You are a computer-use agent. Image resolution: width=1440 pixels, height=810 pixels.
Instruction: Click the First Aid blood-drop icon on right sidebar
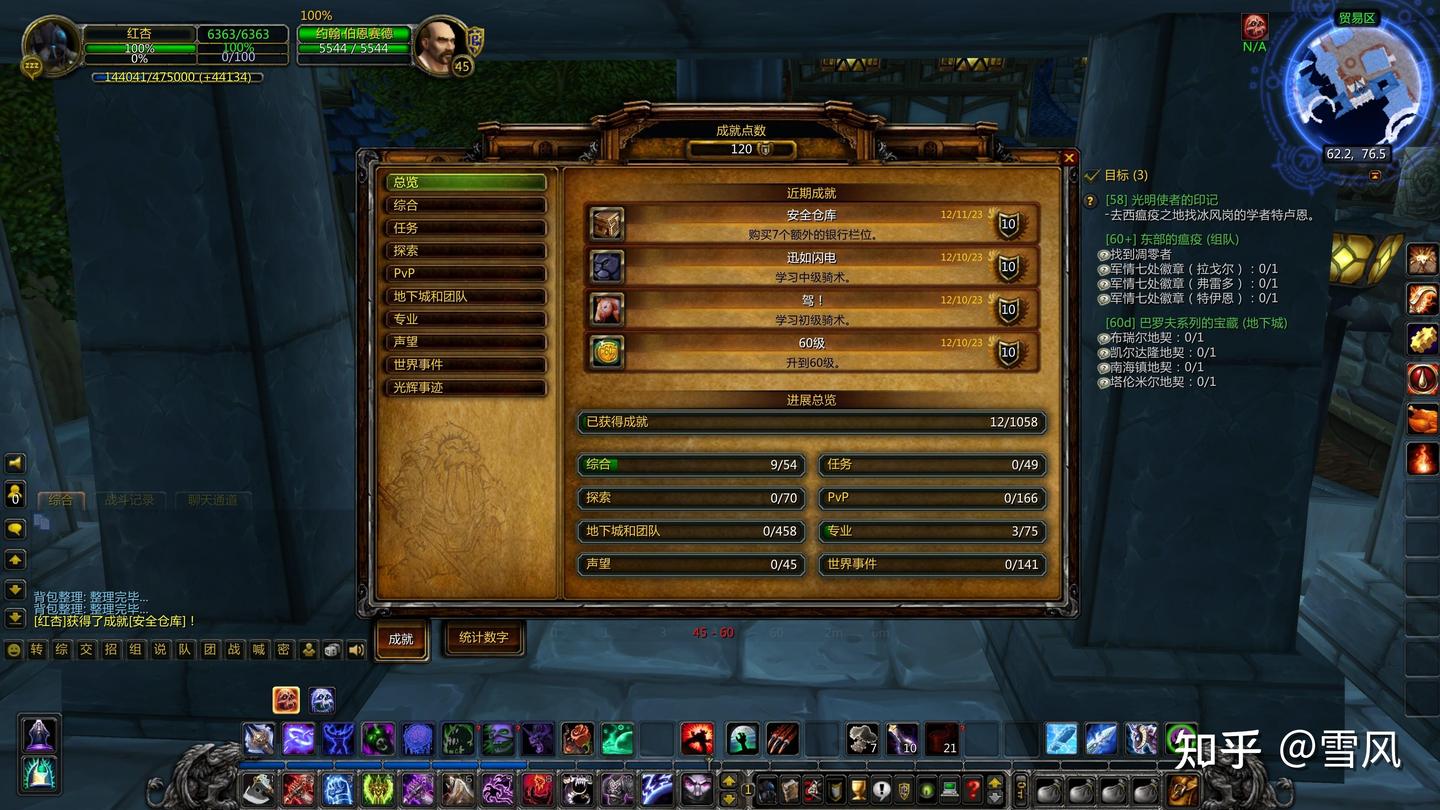1422,380
